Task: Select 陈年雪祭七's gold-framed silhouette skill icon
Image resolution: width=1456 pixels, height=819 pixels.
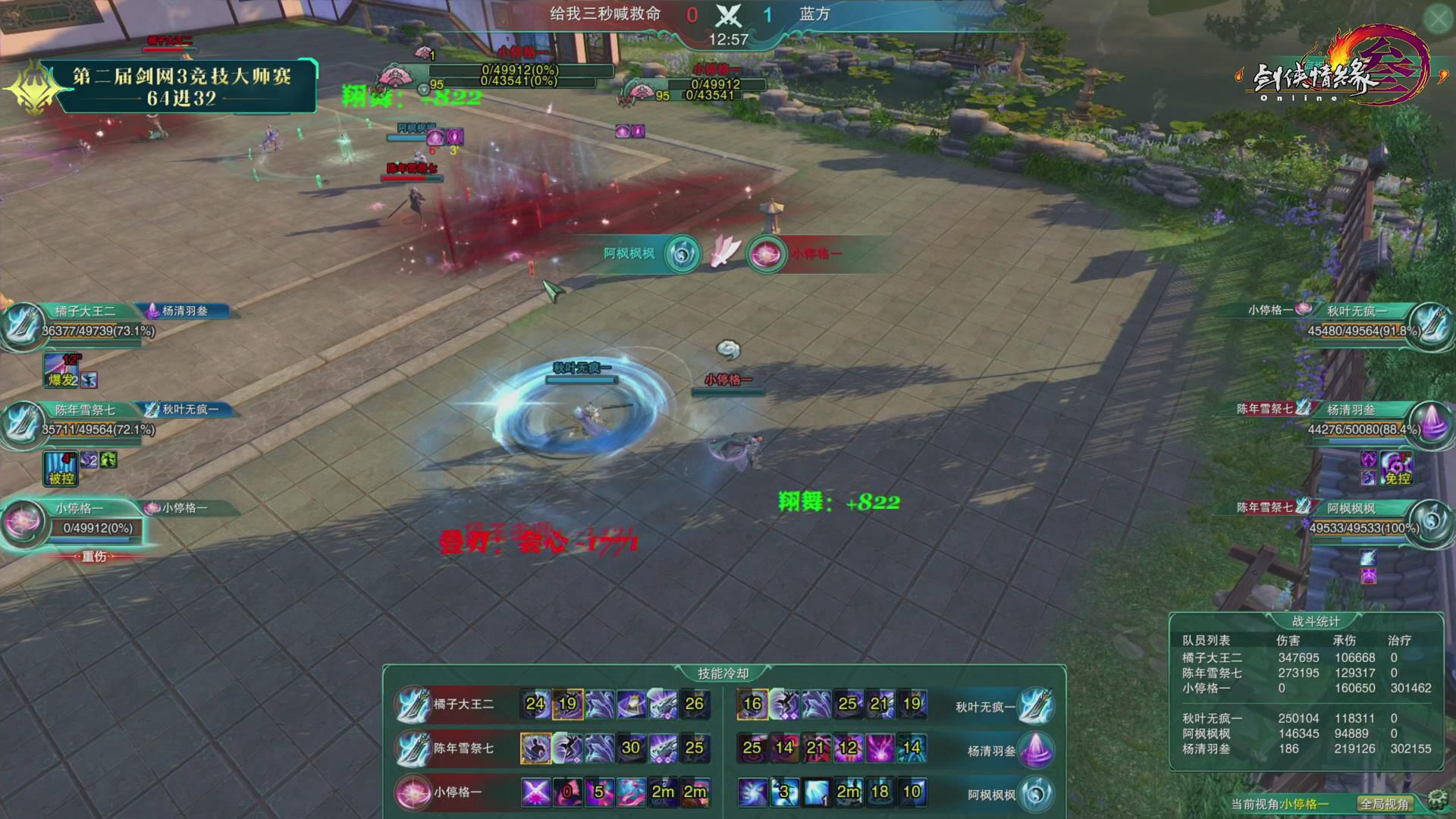Action: 535,748
